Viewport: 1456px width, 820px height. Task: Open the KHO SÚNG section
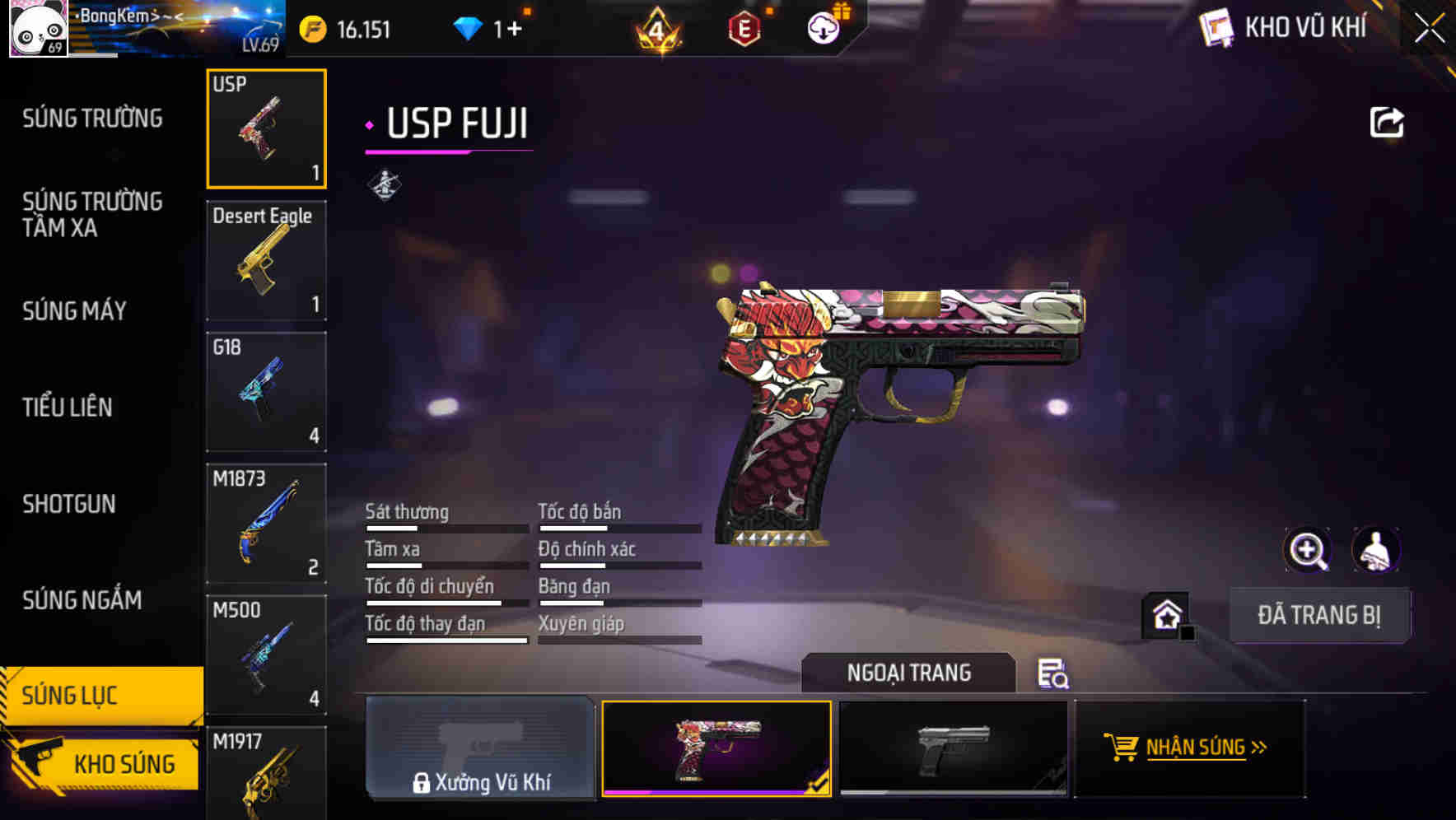click(124, 763)
